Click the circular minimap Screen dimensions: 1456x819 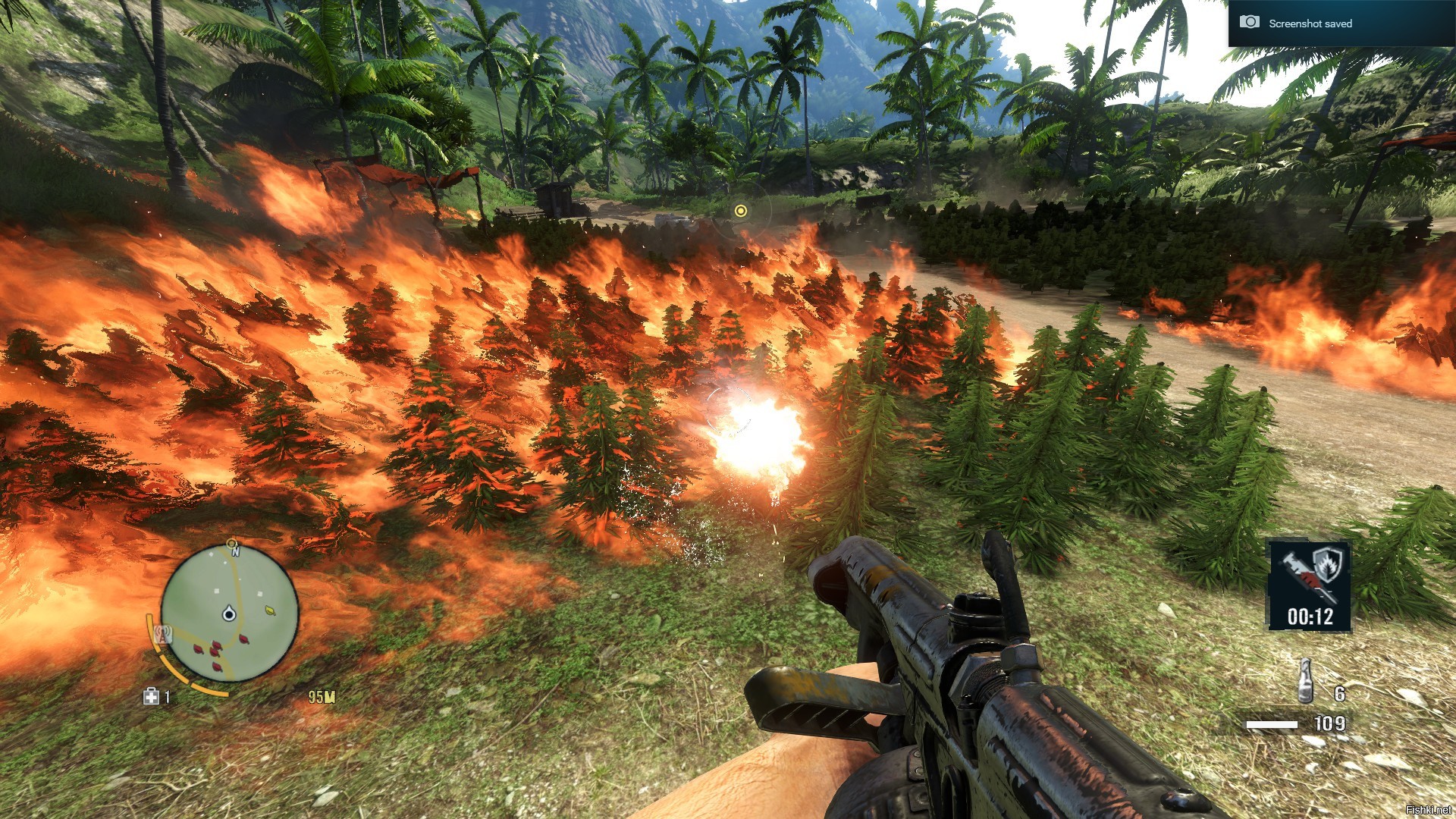pos(230,613)
